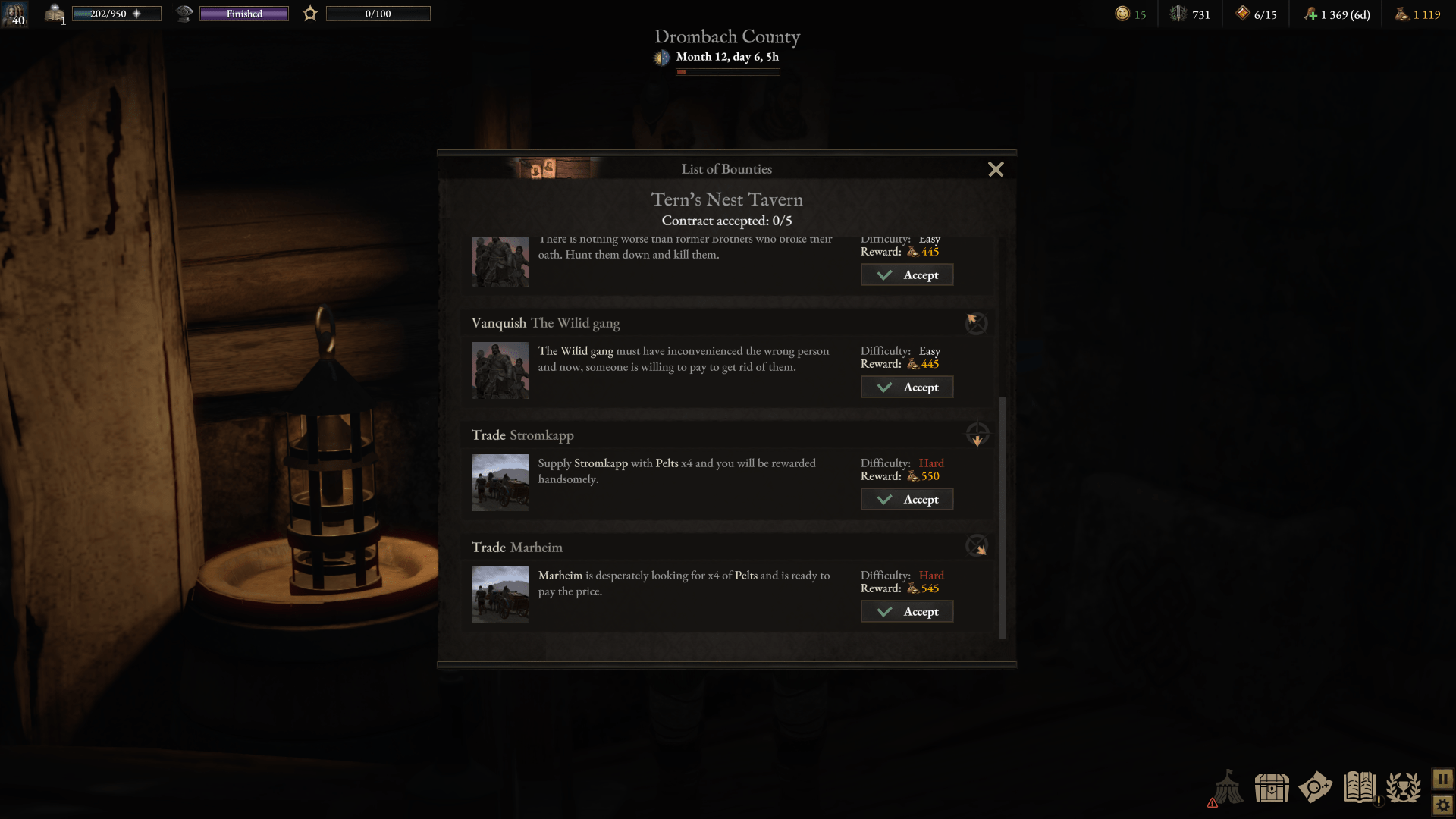The width and height of the screenshot is (1456, 819).
Task: Toggle the pause button
Action: [x=1442, y=777]
